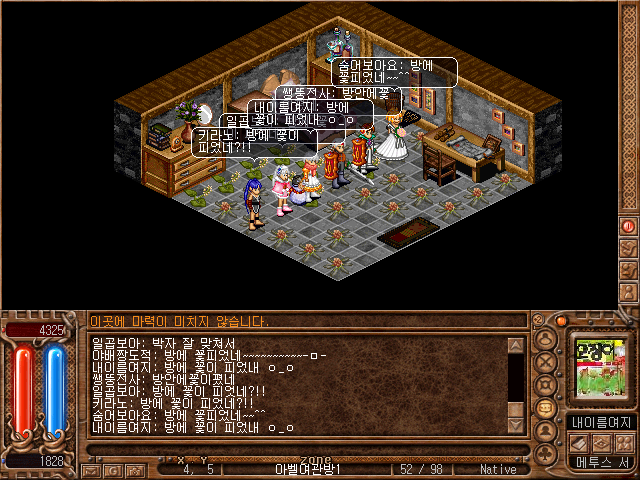Click the chat scroll down arrow
Image resolution: width=640 pixels, height=480 pixels.
click(x=515, y=427)
